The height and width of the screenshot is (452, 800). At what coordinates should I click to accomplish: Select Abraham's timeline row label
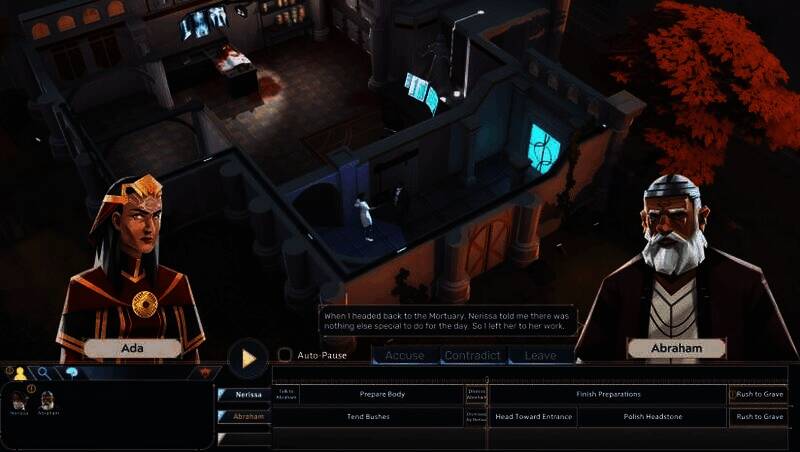(x=248, y=416)
